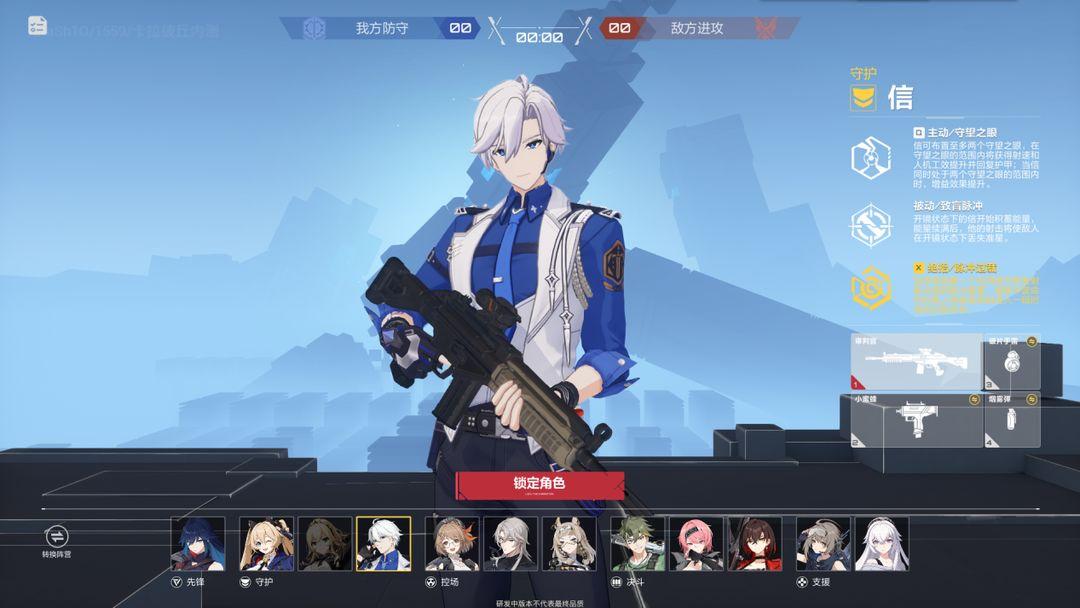
Task: Pick the dimmed golden-haired character portrait
Action: tap(325, 543)
